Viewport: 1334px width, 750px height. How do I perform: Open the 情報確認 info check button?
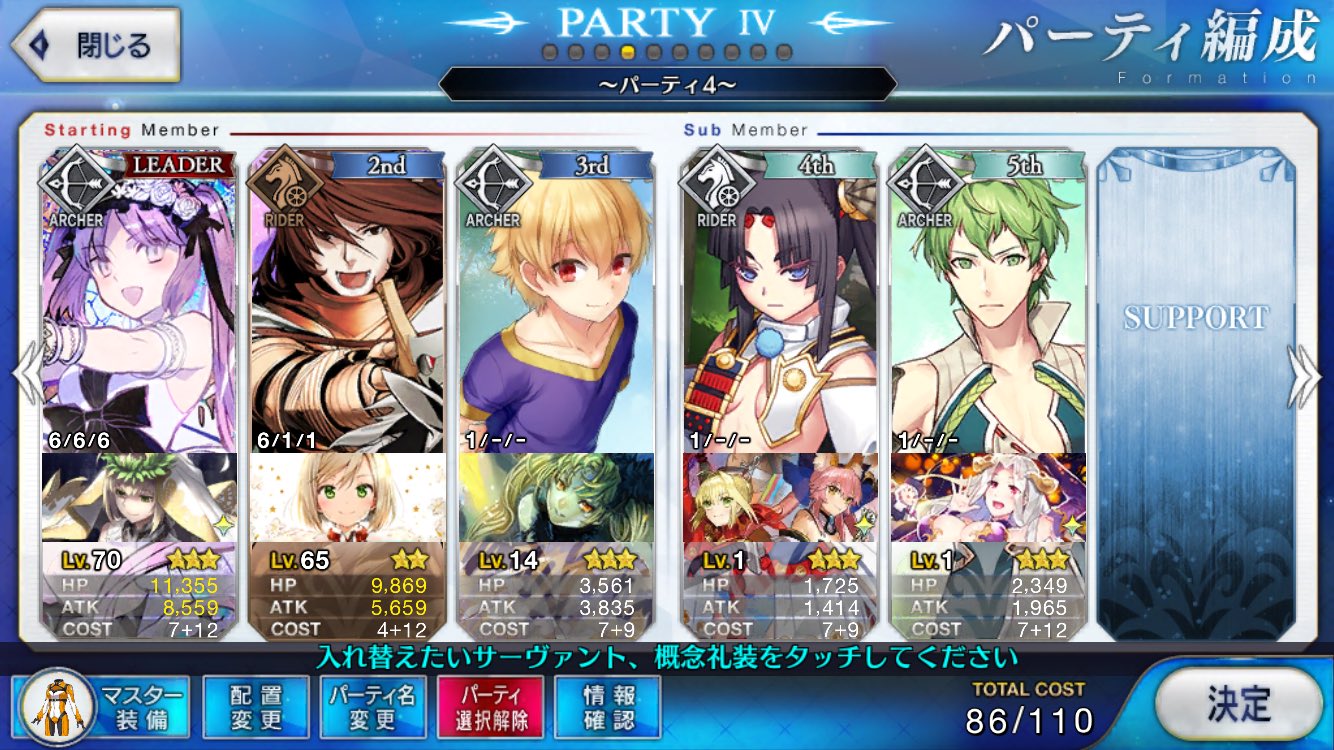[x=608, y=706]
